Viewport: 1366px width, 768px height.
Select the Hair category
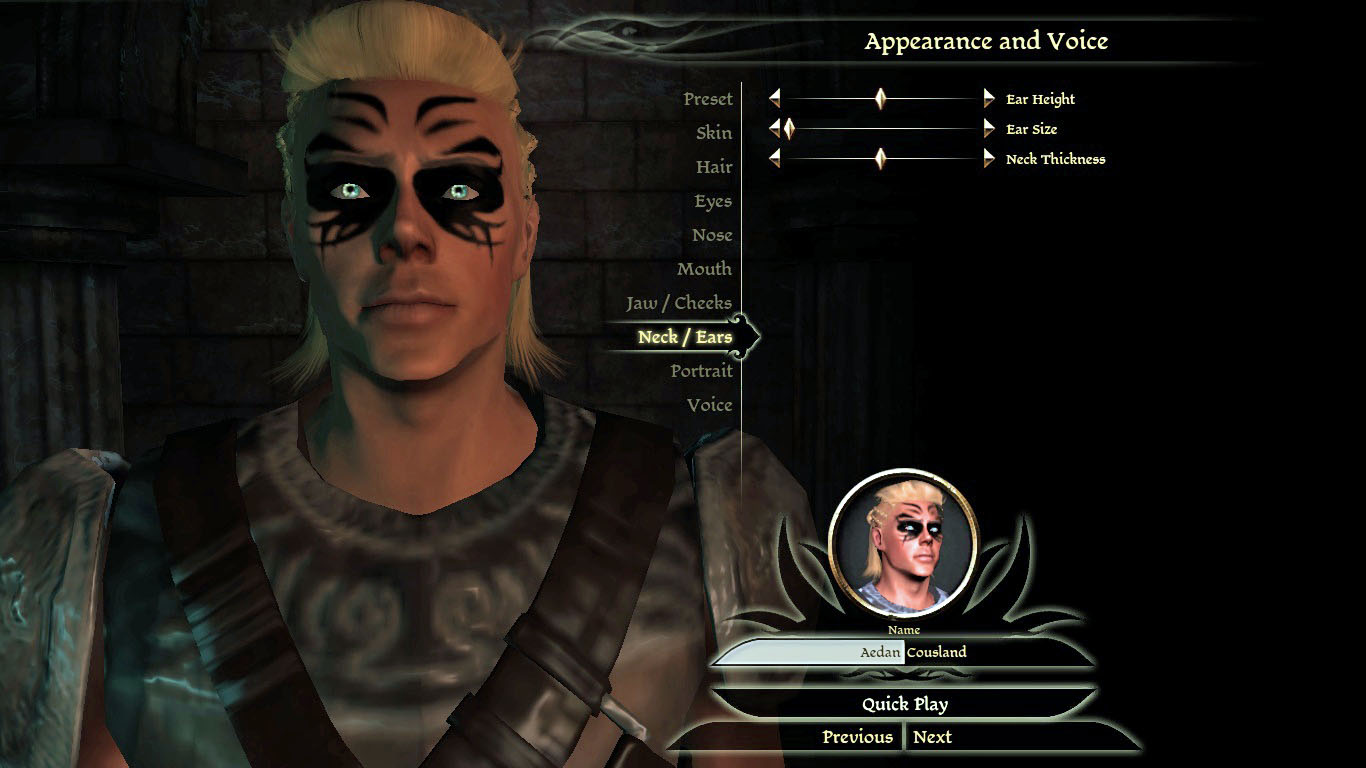[x=713, y=167]
